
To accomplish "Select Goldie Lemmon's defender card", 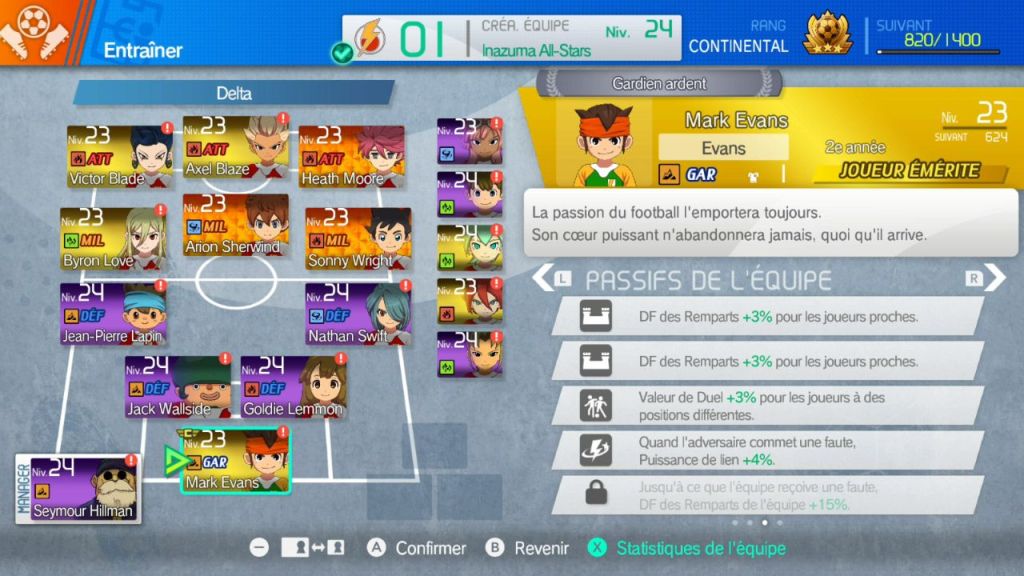I will point(293,386).
